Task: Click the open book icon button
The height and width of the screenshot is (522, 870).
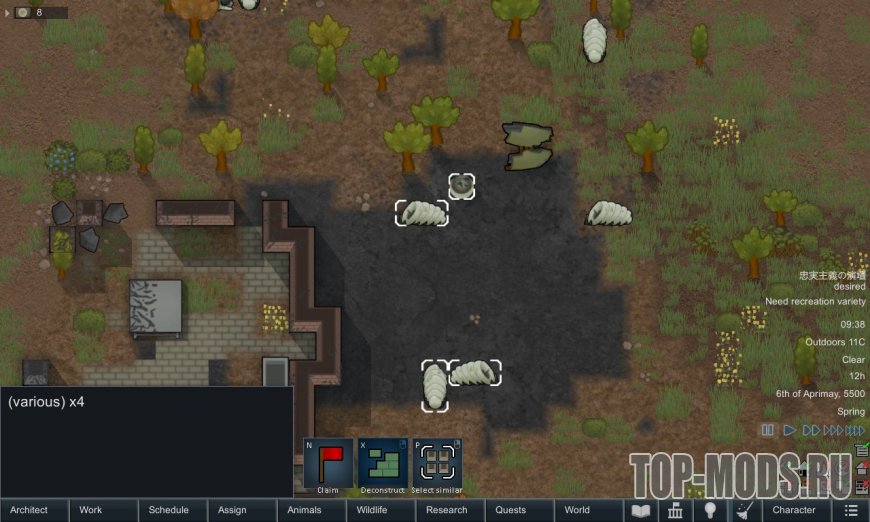Action: [640, 510]
